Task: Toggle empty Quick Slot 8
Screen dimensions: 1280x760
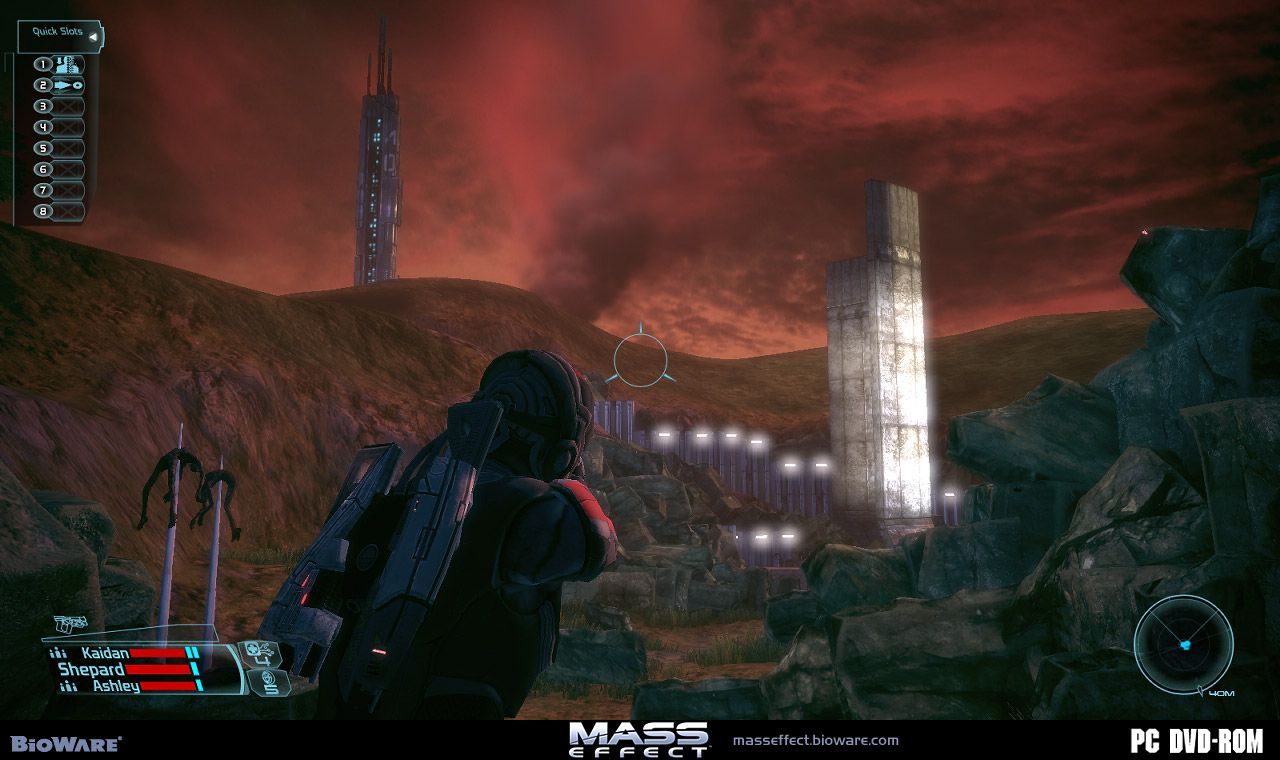Action: (68, 210)
